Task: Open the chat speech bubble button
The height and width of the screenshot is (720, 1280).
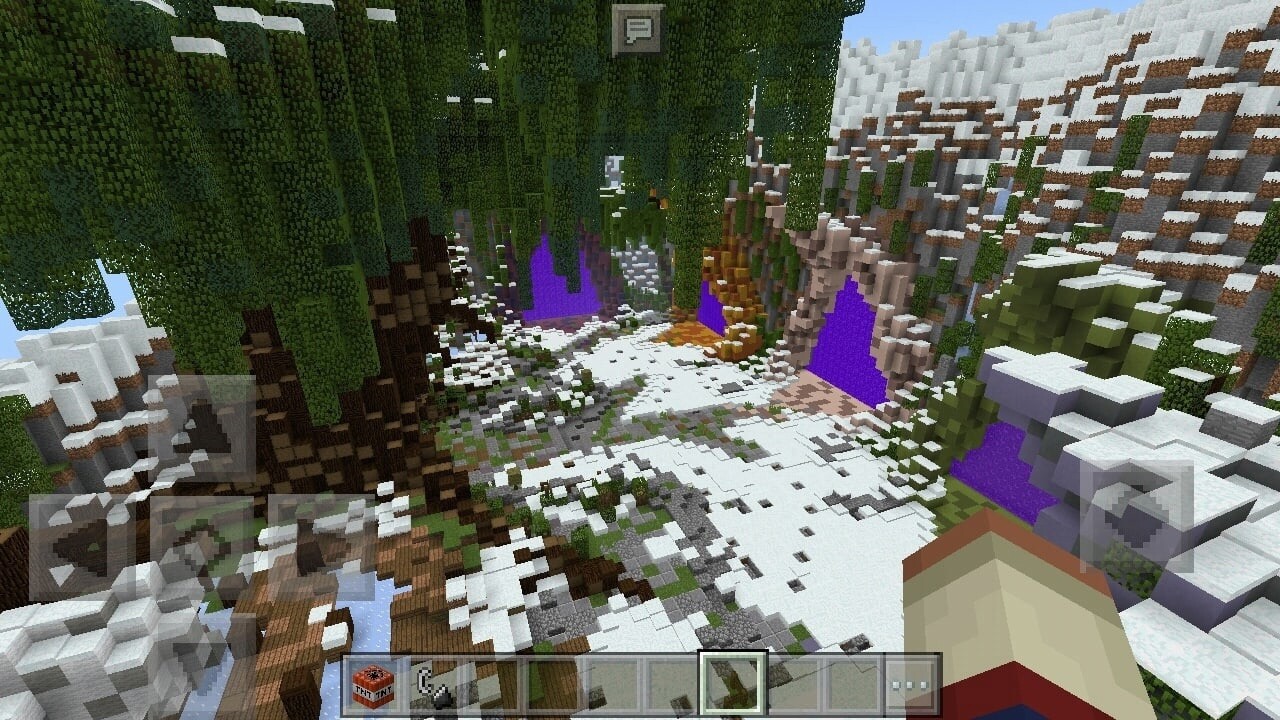Action: 637,30
